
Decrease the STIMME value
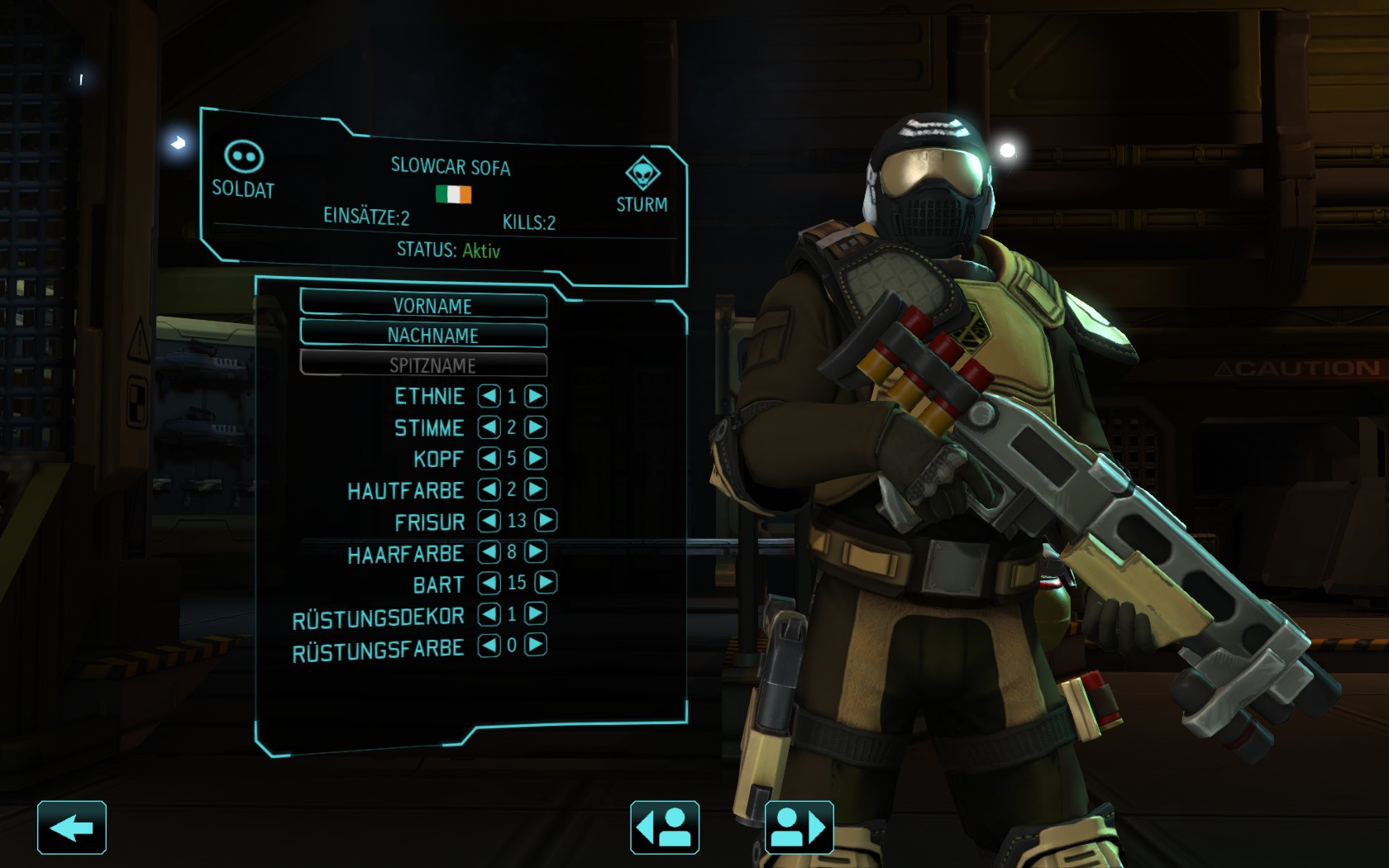(489, 427)
